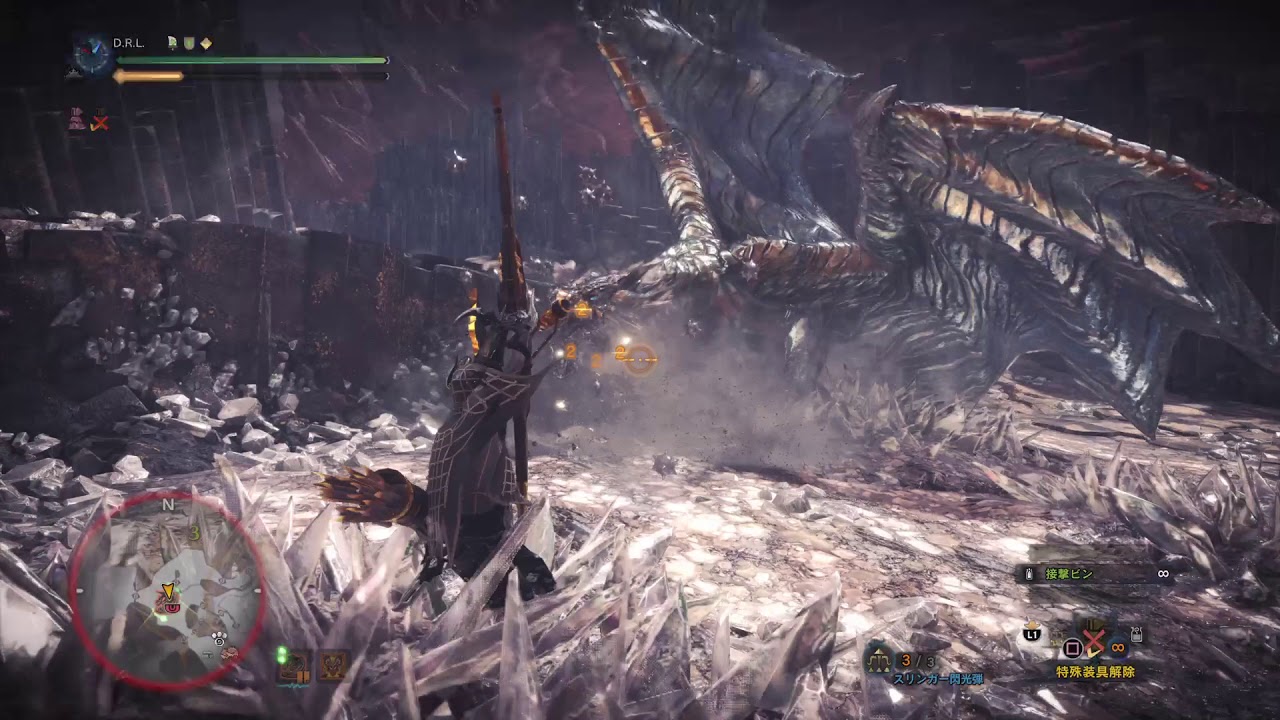The height and width of the screenshot is (720, 1280).
Task: Open the item pouch icon next to infinity symbol
Action: [x=1135, y=634]
